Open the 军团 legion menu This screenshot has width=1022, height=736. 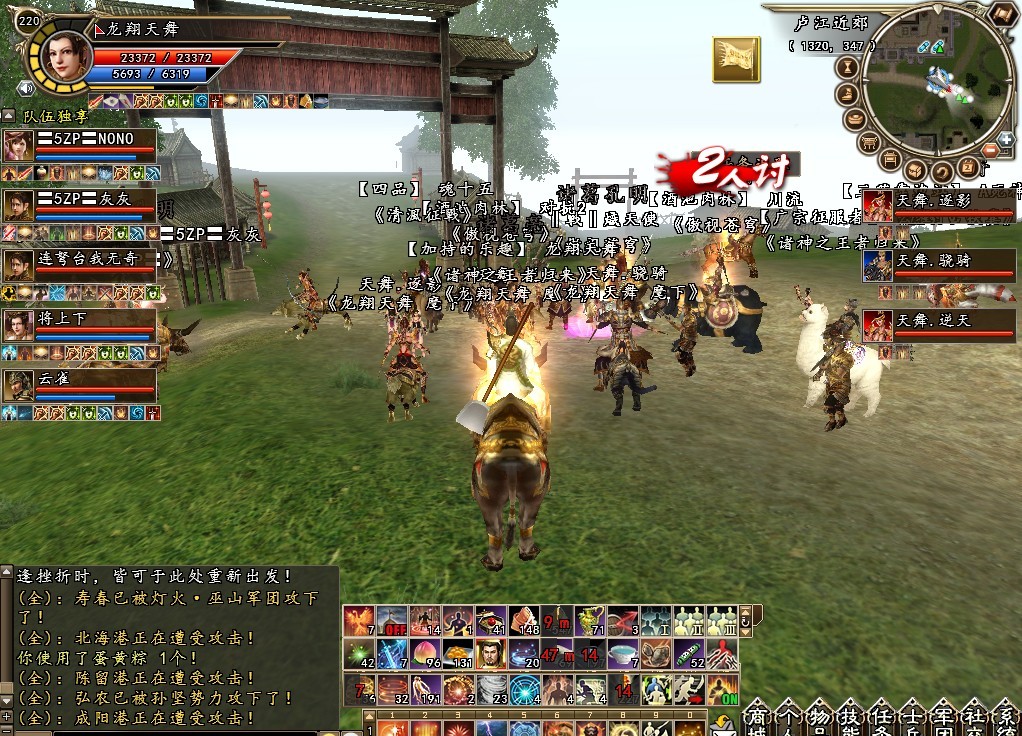[943, 719]
